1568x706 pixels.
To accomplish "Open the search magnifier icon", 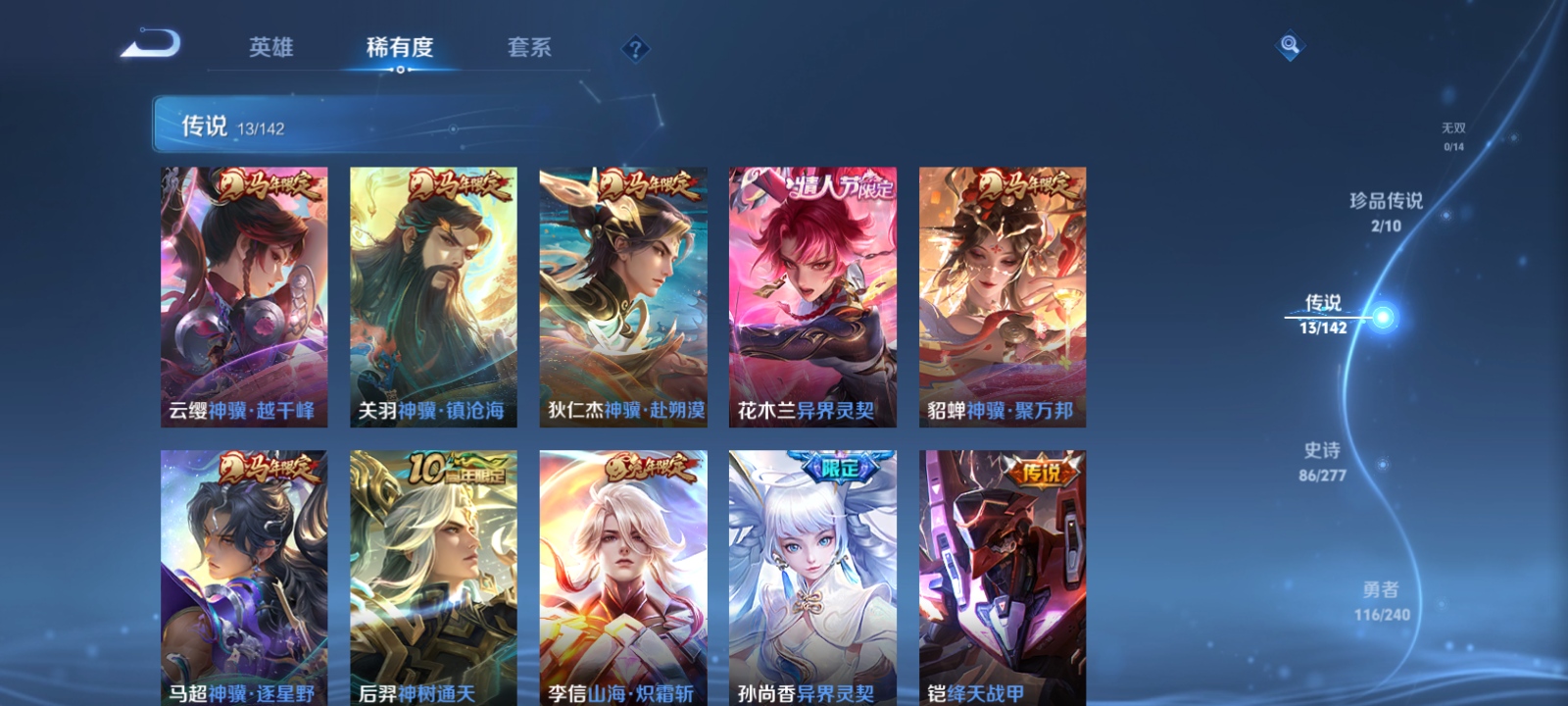I will pyautogui.click(x=1289, y=43).
